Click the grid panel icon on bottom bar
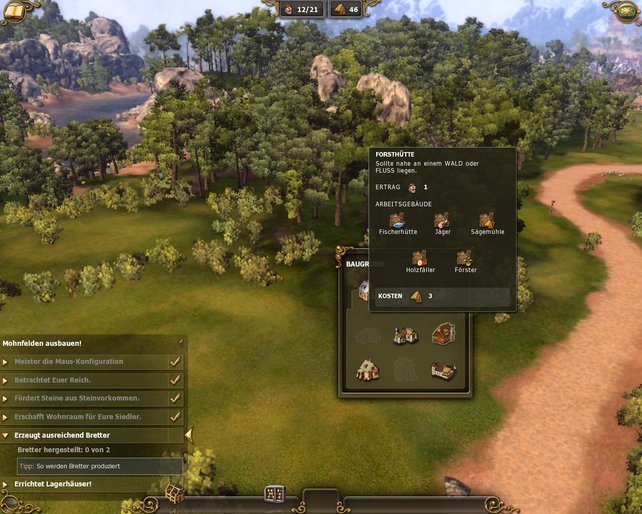Viewport: 642px width, 514px height. [274, 494]
